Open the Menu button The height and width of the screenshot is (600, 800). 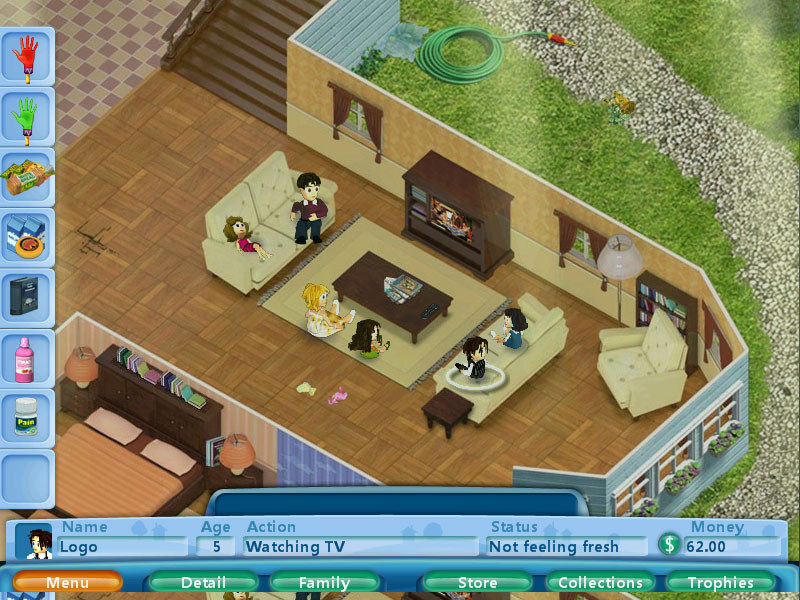coord(67,582)
